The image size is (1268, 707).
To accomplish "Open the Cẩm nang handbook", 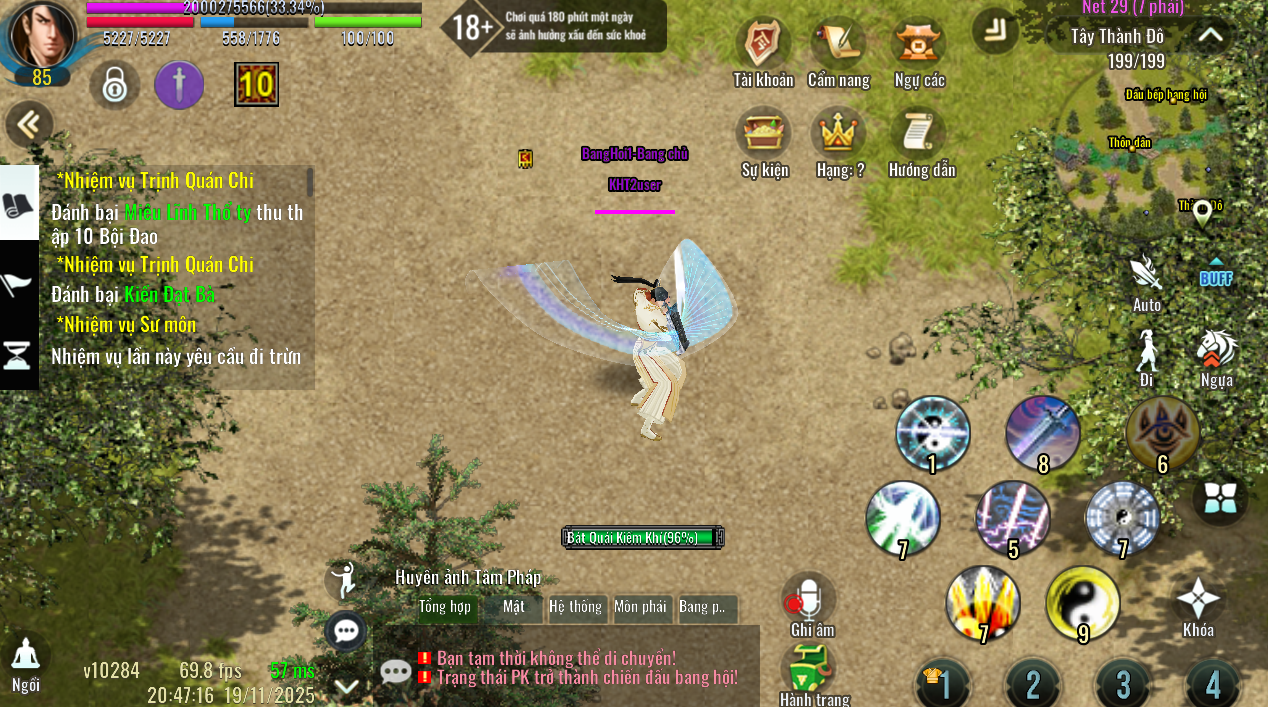I will (x=838, y=46).
